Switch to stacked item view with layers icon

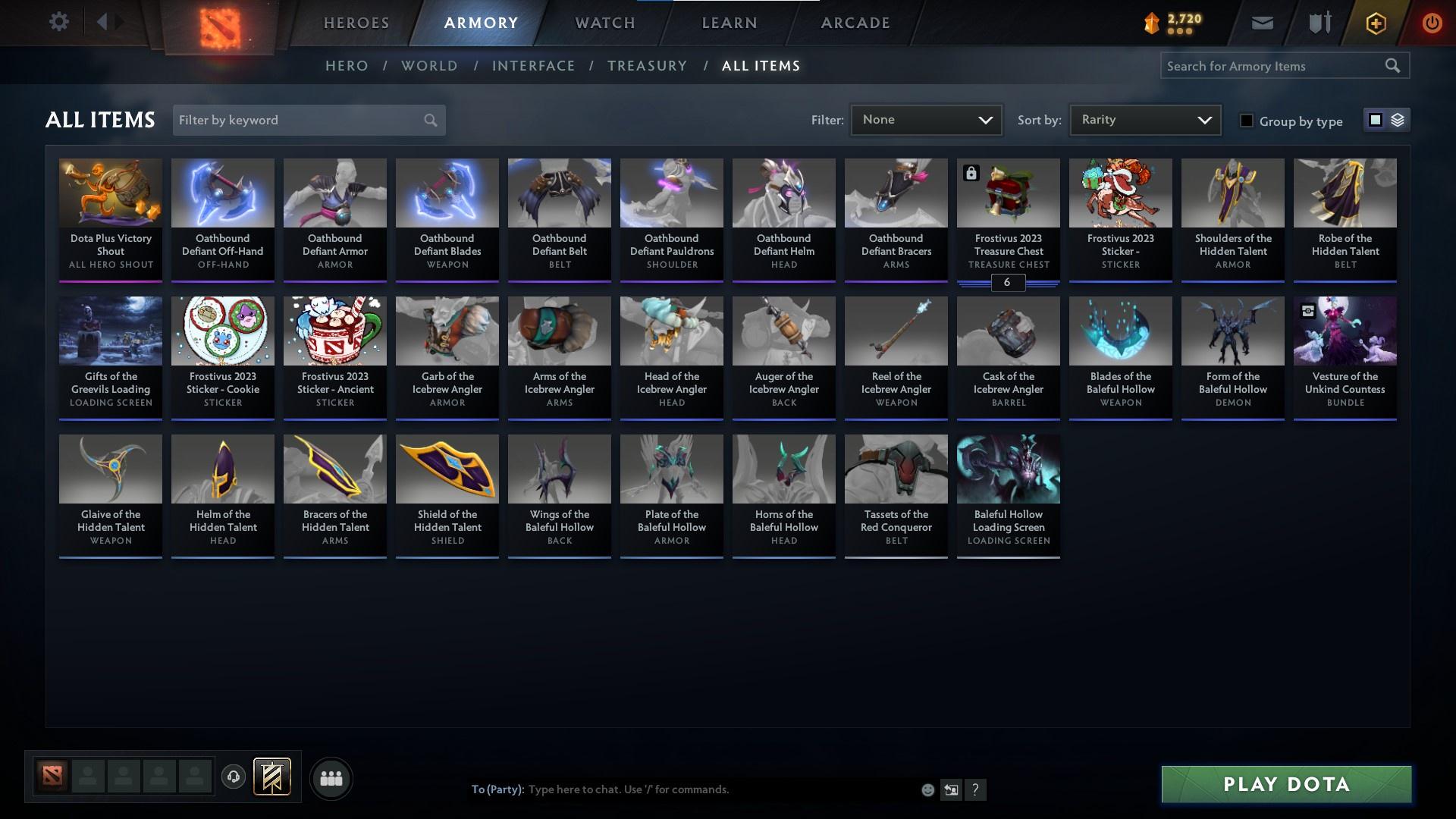point(1396,120)
